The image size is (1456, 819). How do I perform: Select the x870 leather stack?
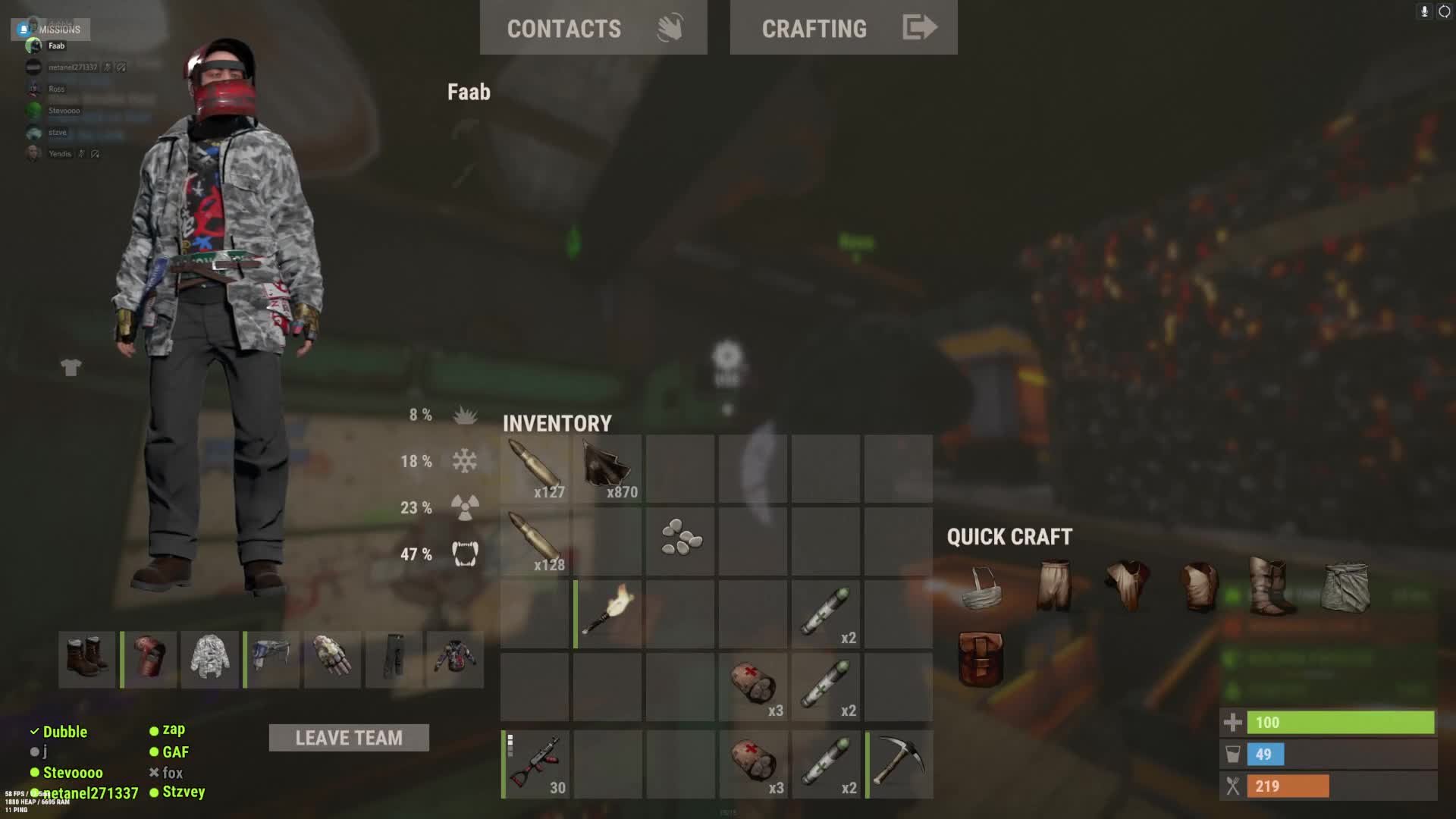608,469
